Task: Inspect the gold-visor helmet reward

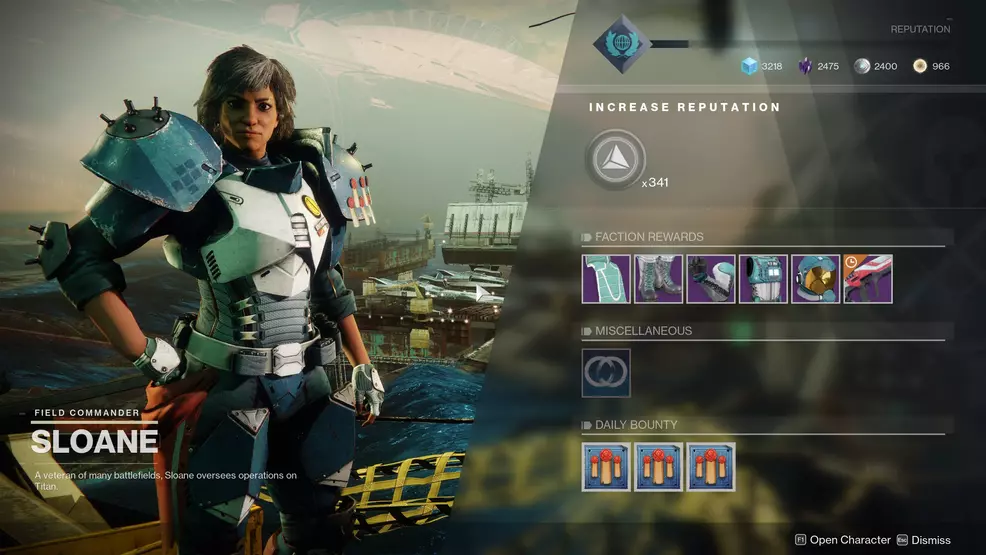Action: coord(815,279)
